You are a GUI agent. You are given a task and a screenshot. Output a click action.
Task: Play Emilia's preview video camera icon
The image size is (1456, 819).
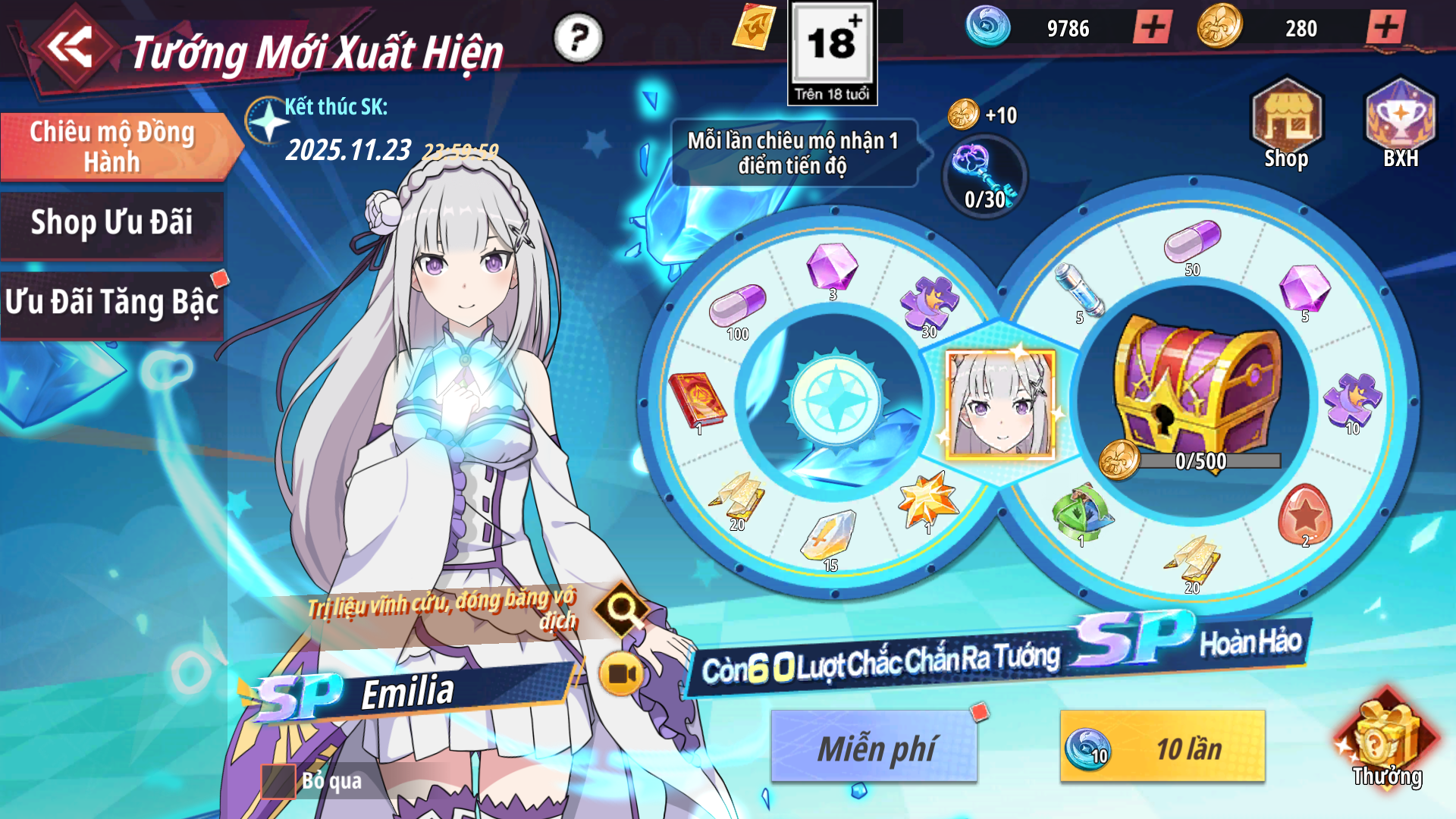click(x=622, y=673)
